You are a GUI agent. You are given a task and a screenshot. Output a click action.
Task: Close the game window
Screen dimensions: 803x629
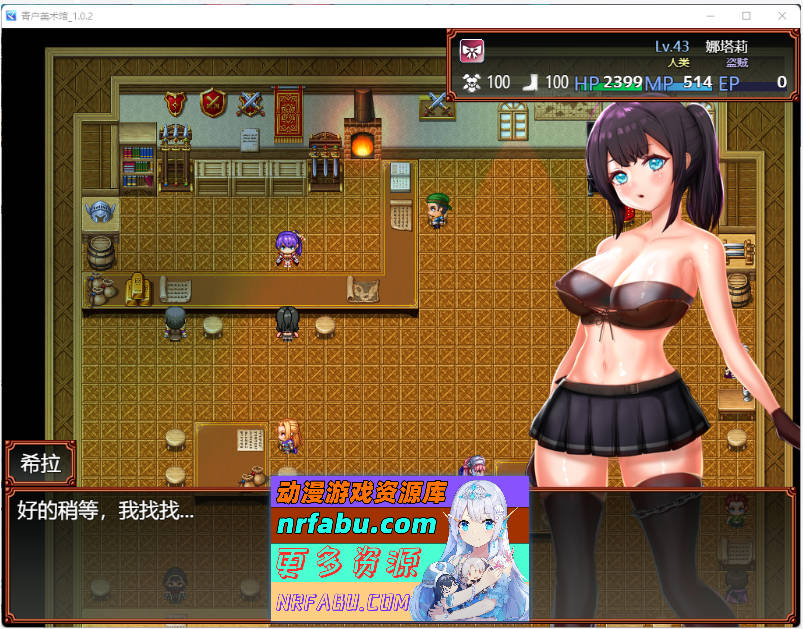point(779,15)
